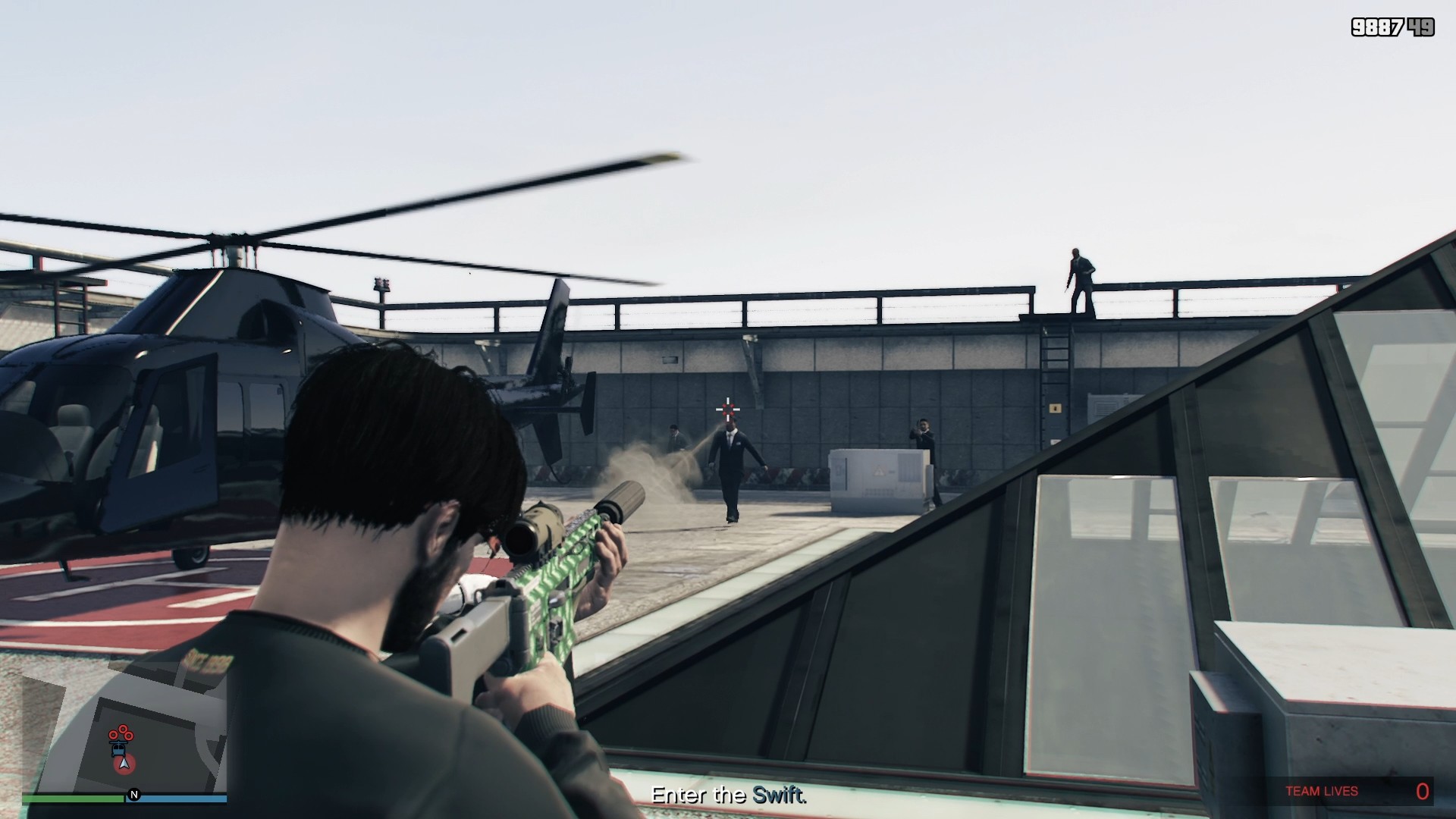Click the helicopter blip on the minimap

pyautogui.click(x=118, y=748)
